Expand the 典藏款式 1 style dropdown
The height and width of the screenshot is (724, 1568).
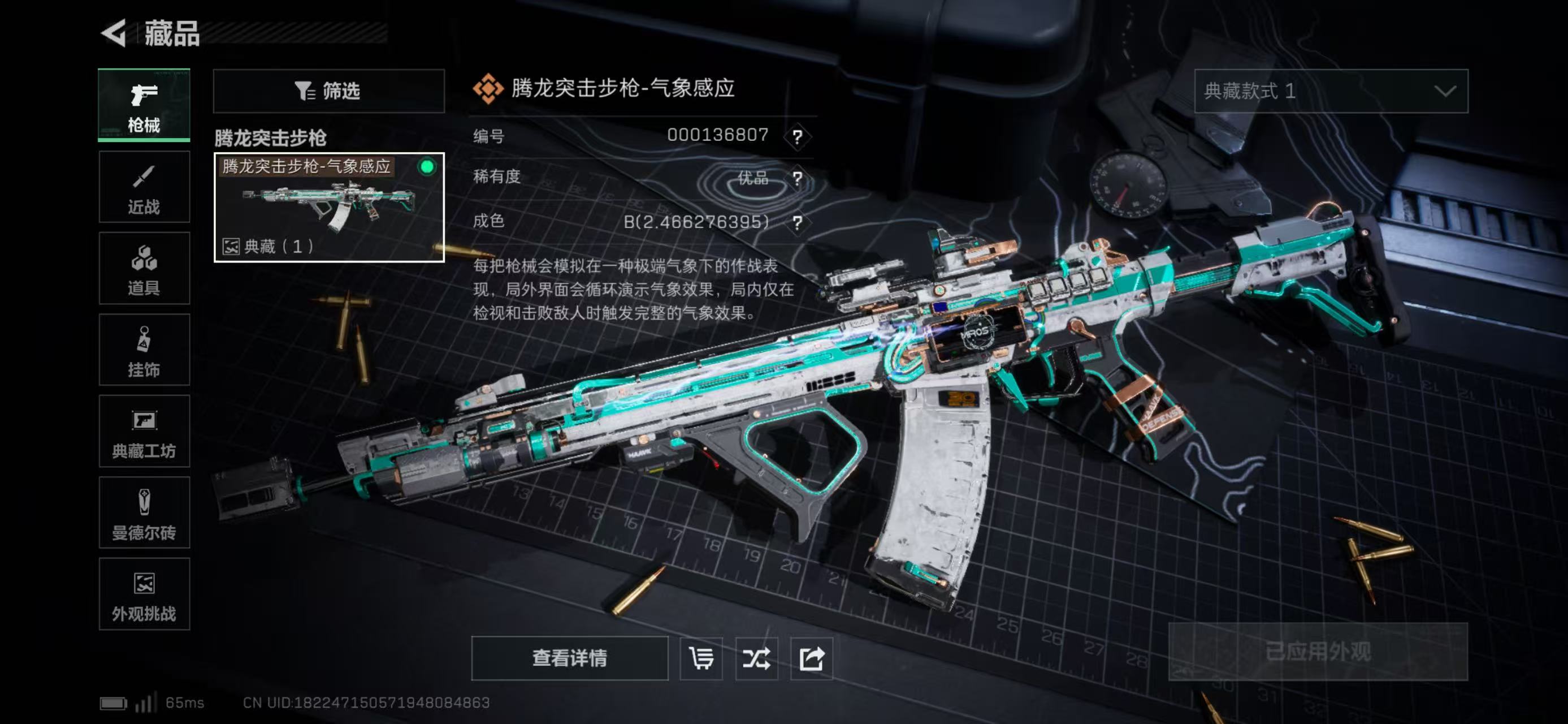tap(1331, 90)
